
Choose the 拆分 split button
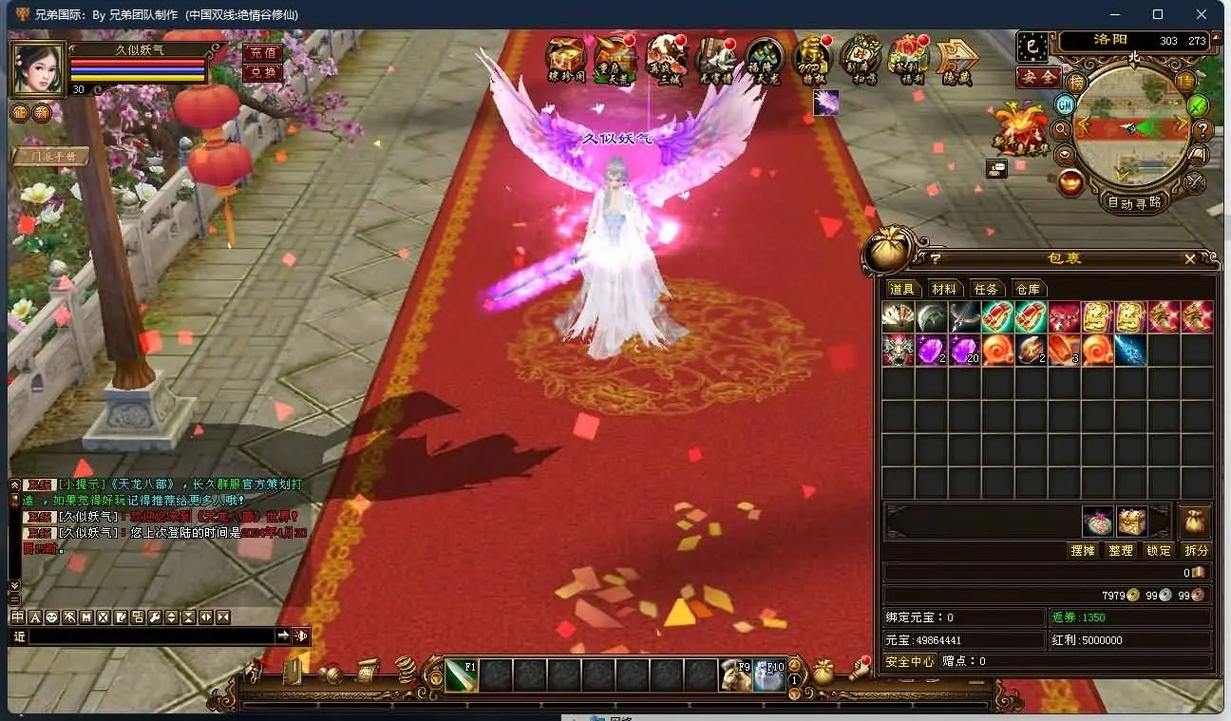pyautogui.click(x=1196, y=551)
